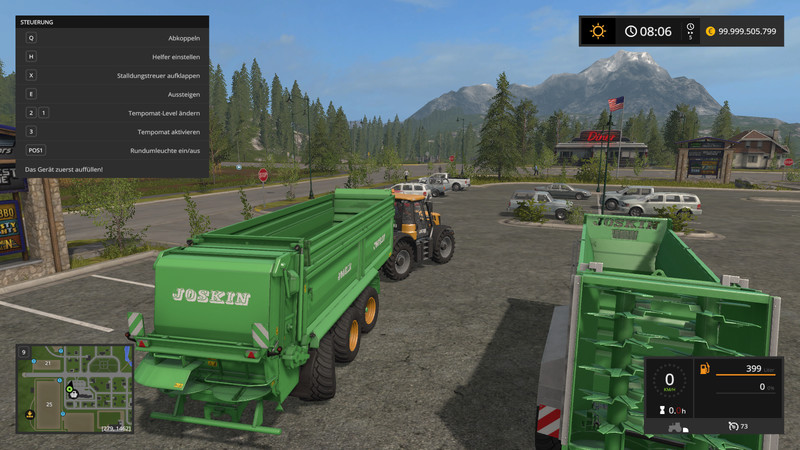Viewport: 800px width, 450px height.
Task: Select the time-scale speed indicator icon
Action: tap(690, 31)
